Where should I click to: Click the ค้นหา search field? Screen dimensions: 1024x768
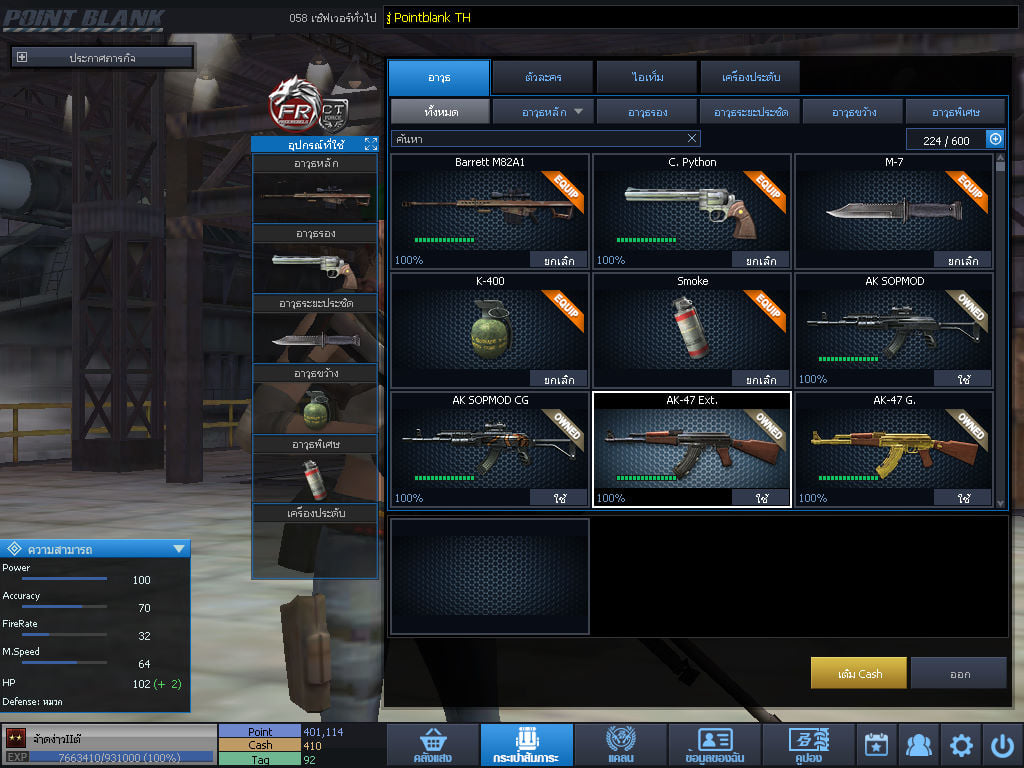coord(536,139)
